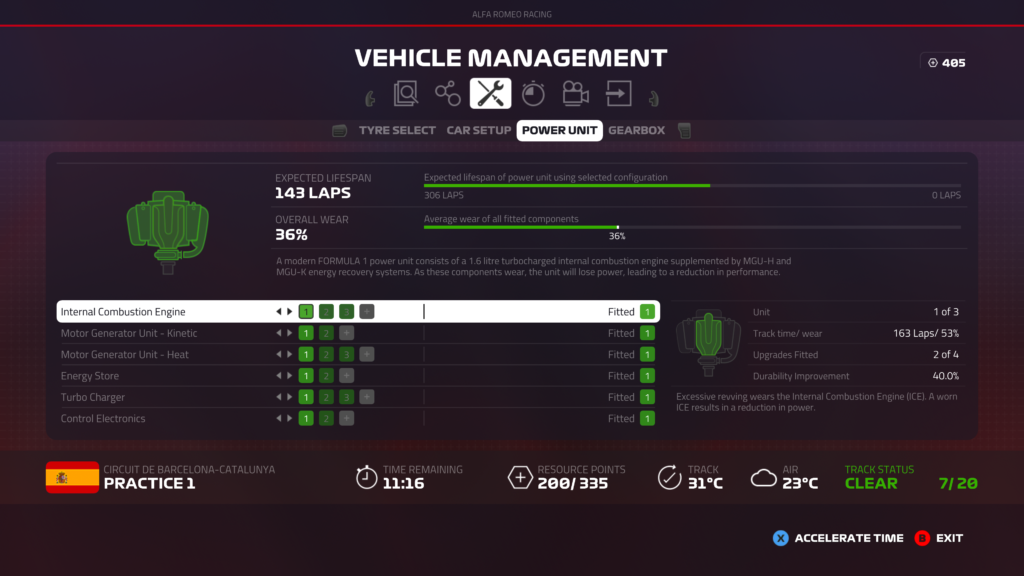Screen dimensions: 1024x576
Task: Select the wrench and screwdriver icon
Action: point(490,94)
